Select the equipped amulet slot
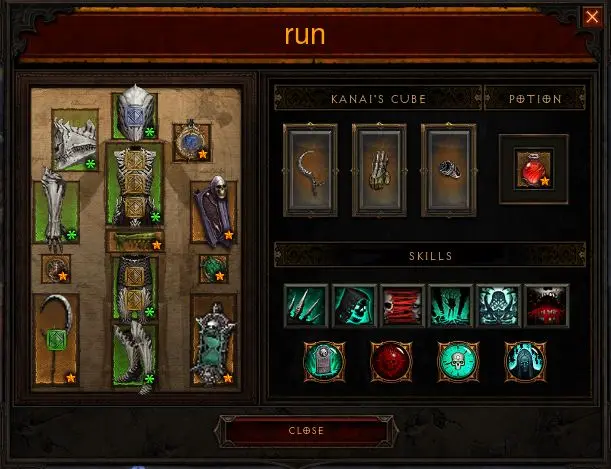611x469 pixels. (191, 142)
